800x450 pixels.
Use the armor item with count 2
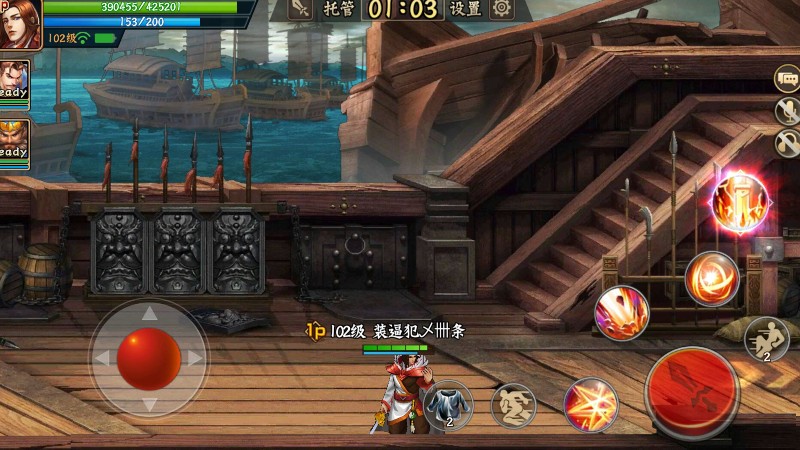point(447,405)
